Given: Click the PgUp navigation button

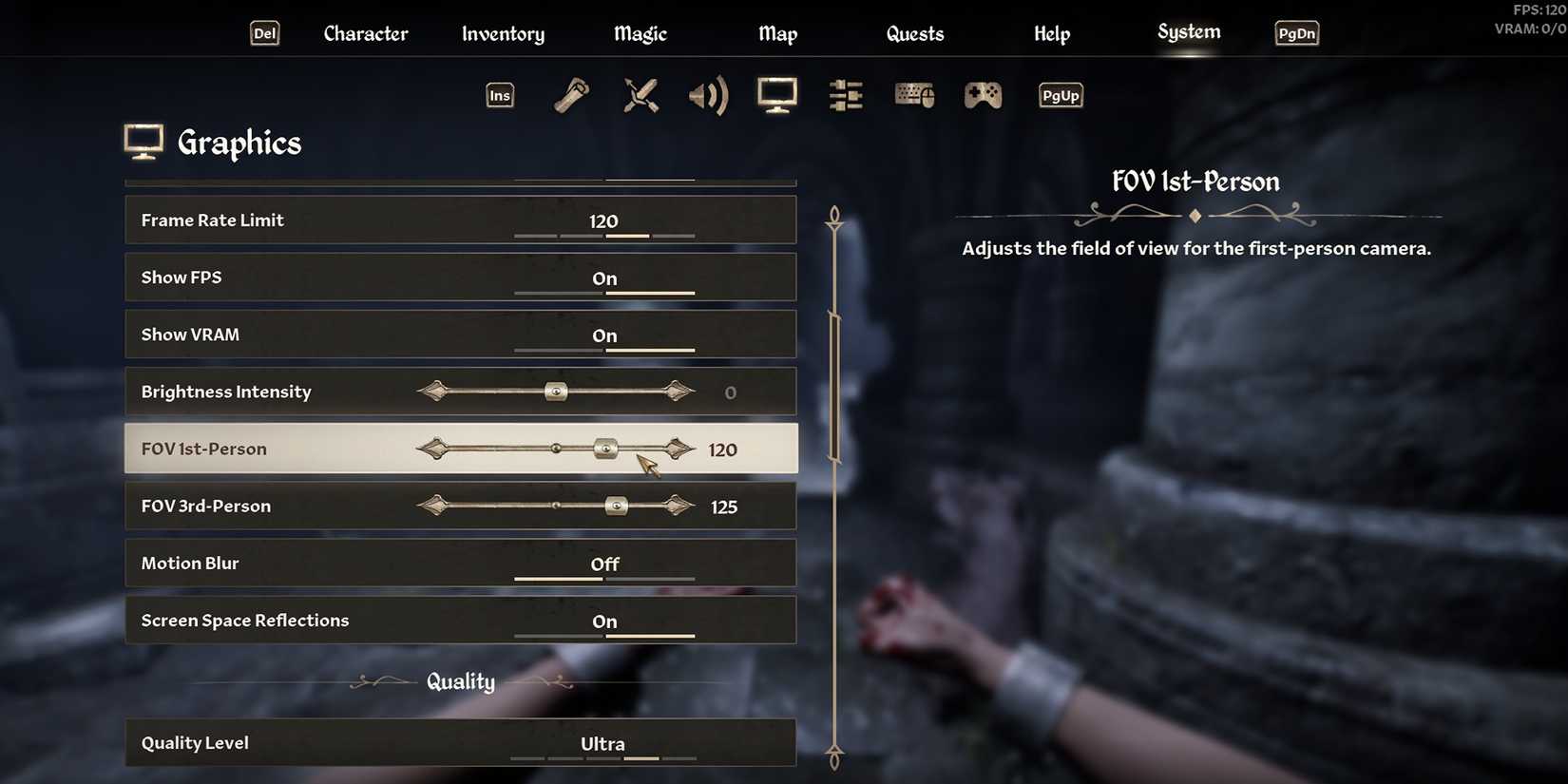Looking at the screenshot, I should (x=1060, y=95).
